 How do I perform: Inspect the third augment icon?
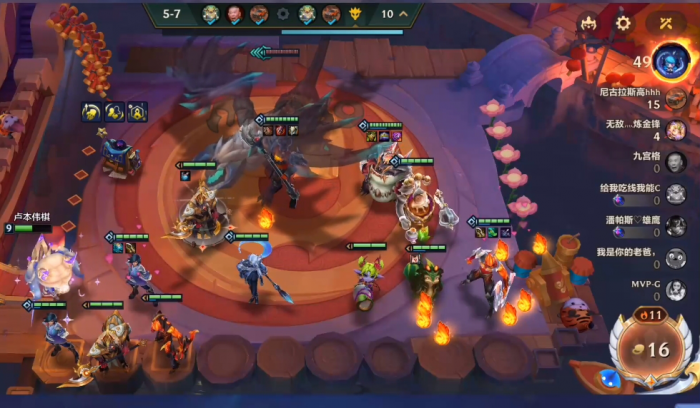137,111
